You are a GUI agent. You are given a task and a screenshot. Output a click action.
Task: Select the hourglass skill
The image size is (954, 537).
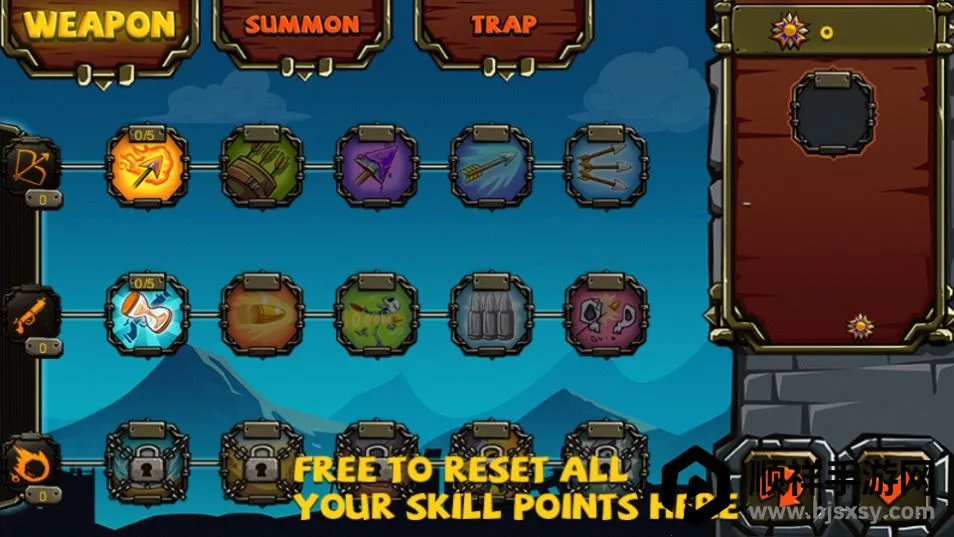point(147,314)
